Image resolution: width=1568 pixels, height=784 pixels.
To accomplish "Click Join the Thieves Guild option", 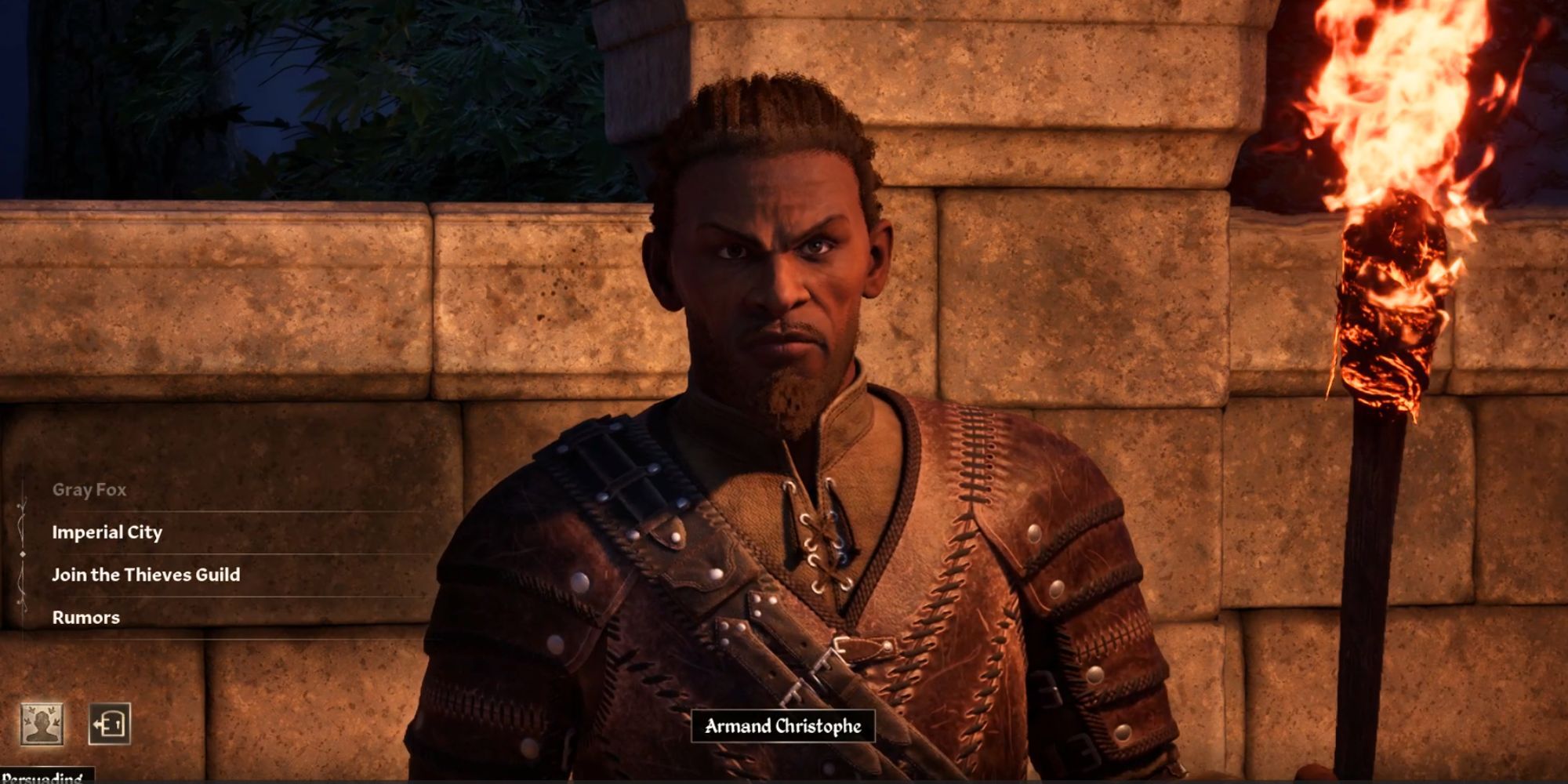I will pyautogui.click(x=146, y=575).
